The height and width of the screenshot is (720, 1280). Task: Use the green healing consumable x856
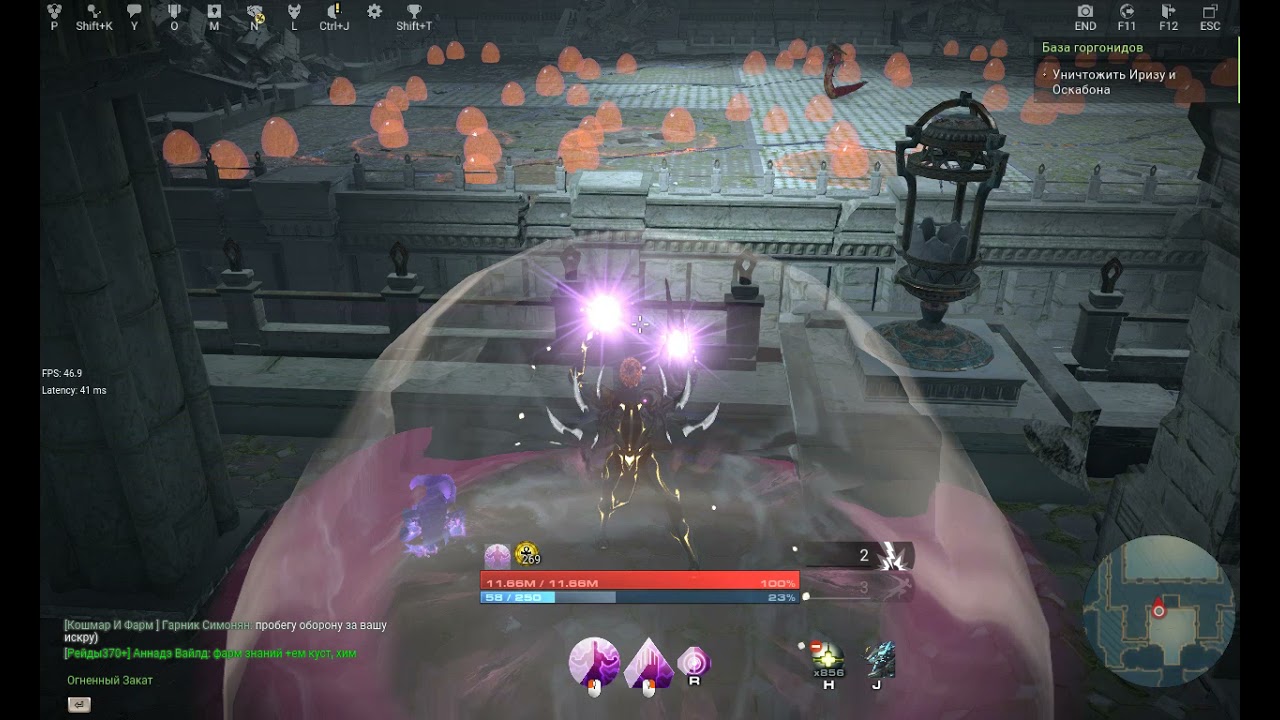click(x=828, y=660)
